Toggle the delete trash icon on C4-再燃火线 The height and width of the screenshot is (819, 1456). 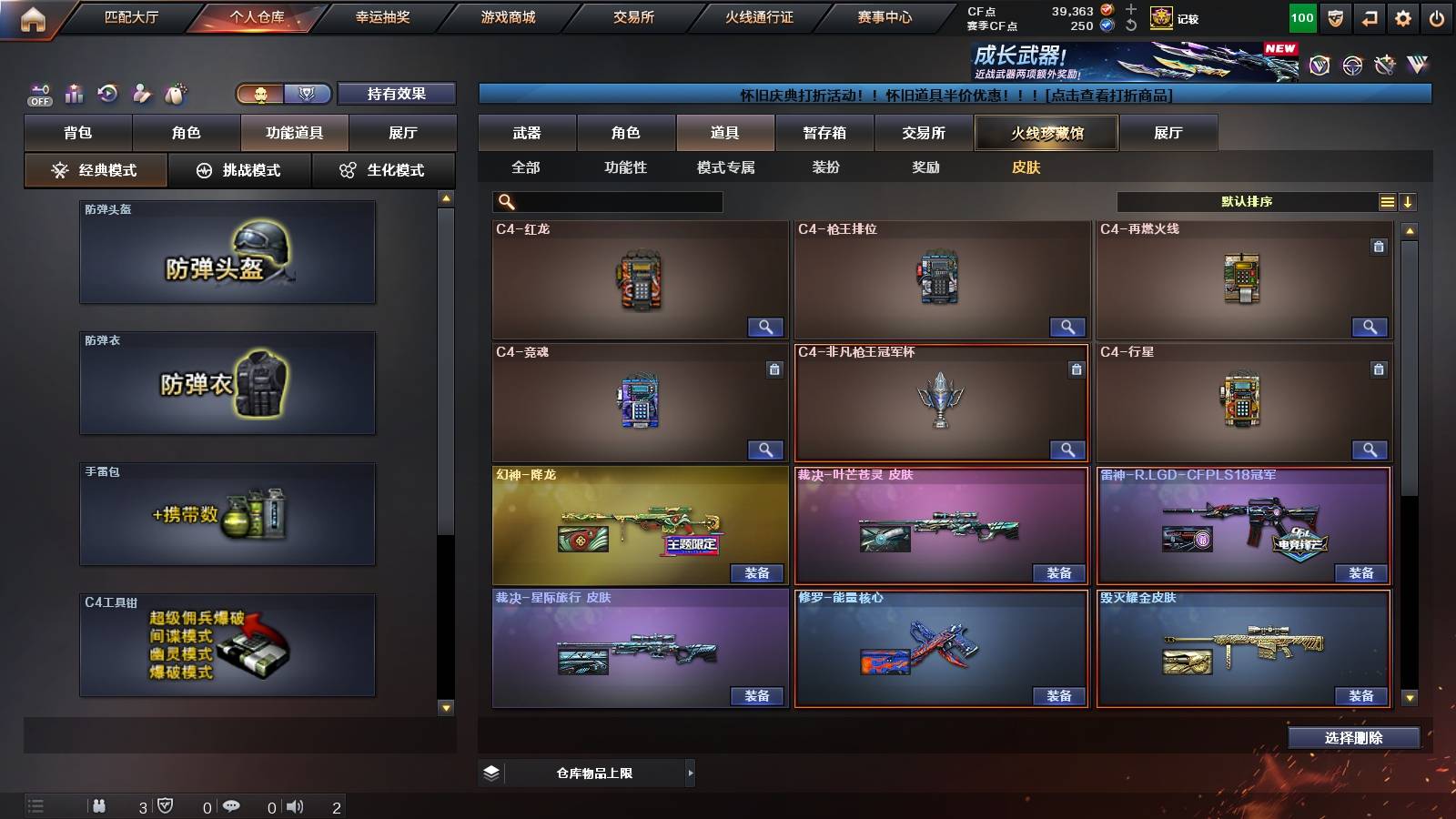pyautogui.click(x=1378, y=244)
